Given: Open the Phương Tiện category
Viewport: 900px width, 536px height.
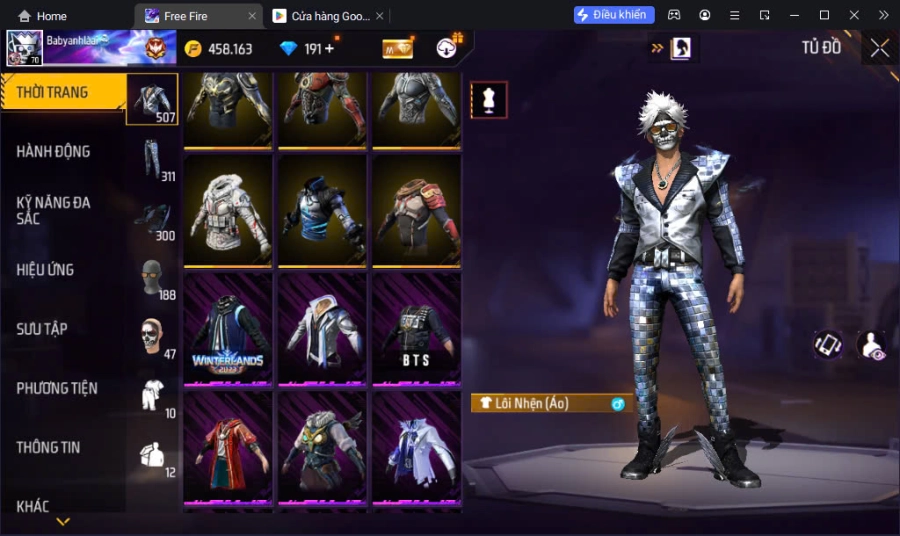Looking at the screenshot, I should [57, 388].
